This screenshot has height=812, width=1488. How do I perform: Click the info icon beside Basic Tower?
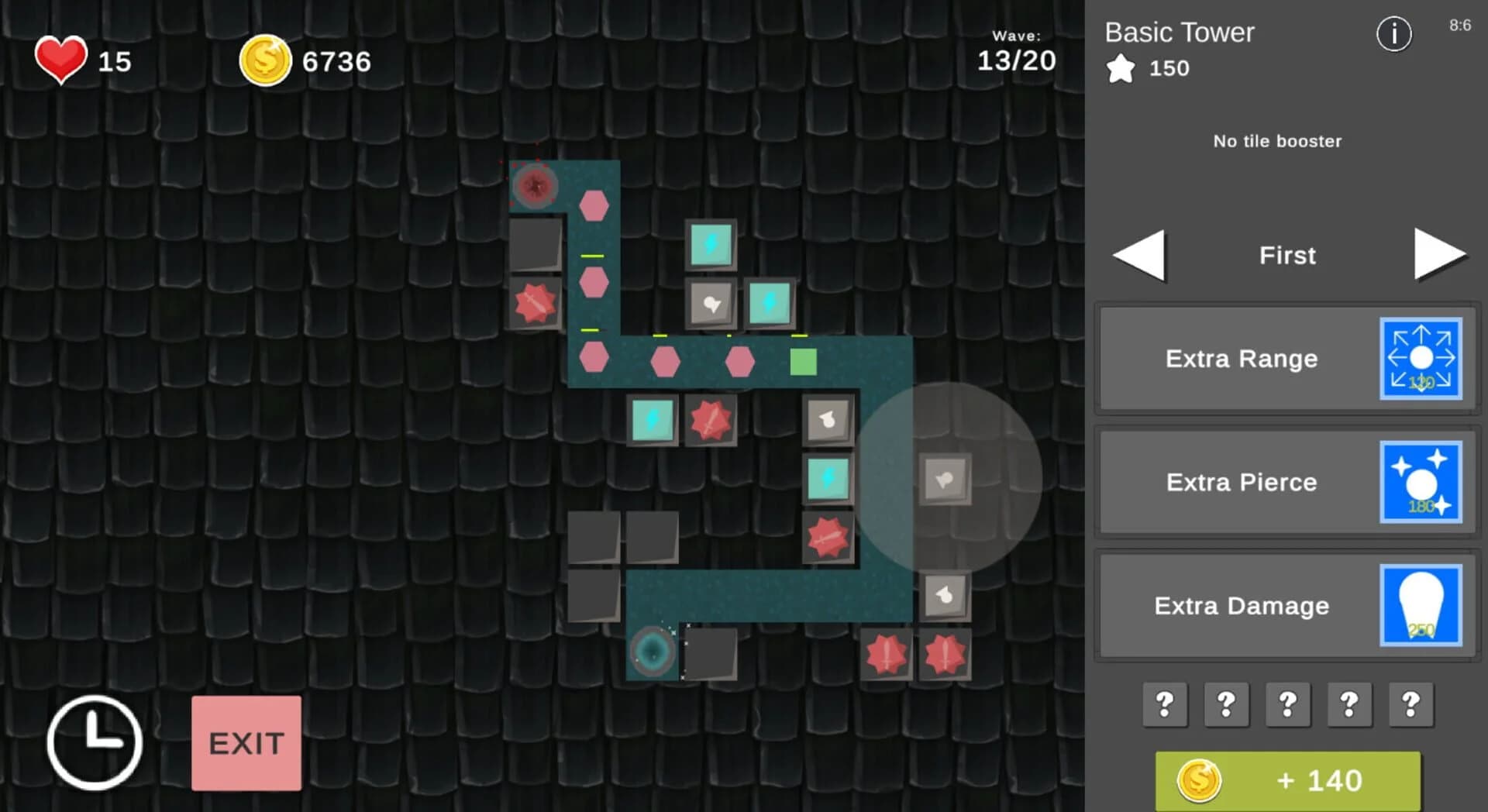tap(1393, 33)
